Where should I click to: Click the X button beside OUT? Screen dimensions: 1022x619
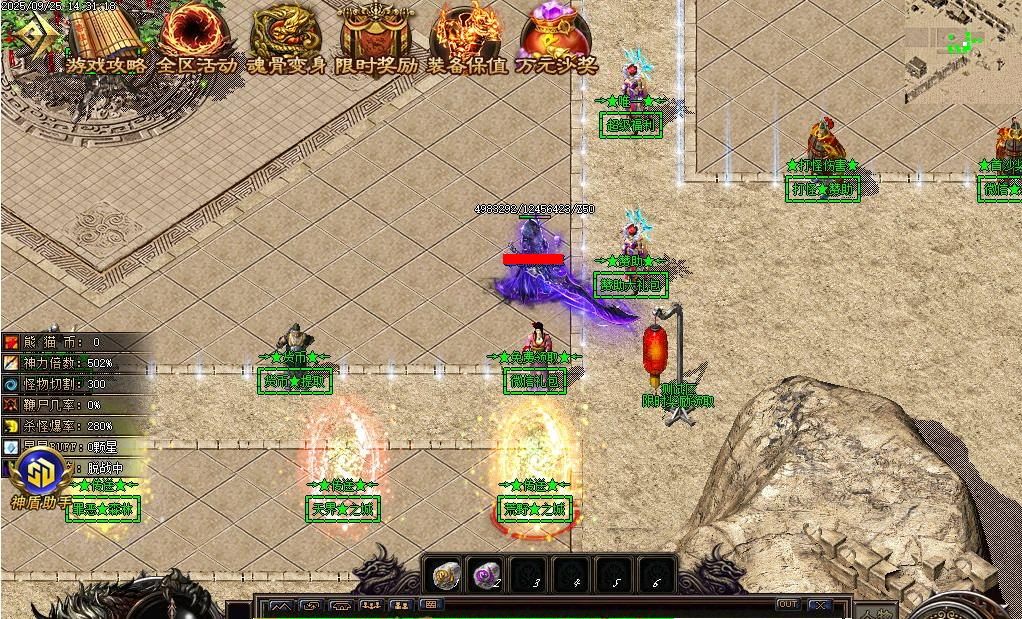point(820,605)
